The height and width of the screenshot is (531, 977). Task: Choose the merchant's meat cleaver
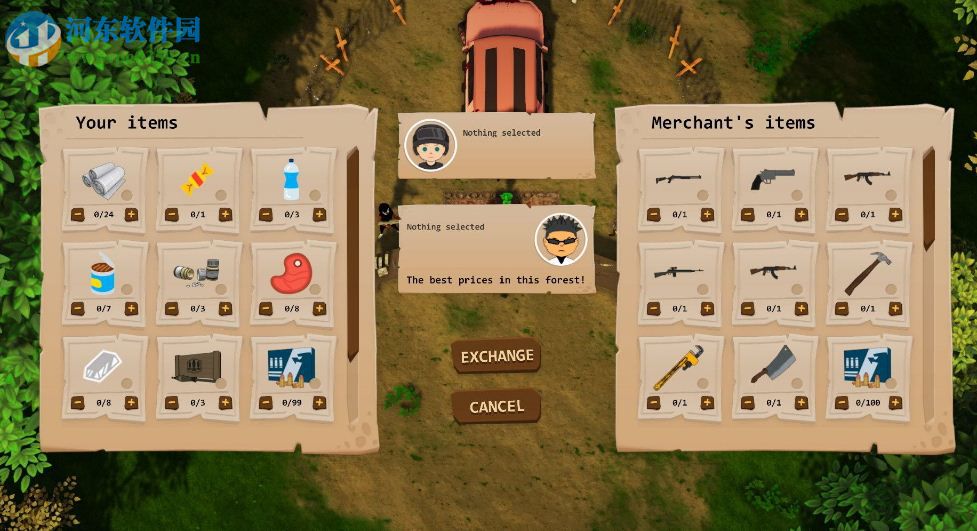772,367
